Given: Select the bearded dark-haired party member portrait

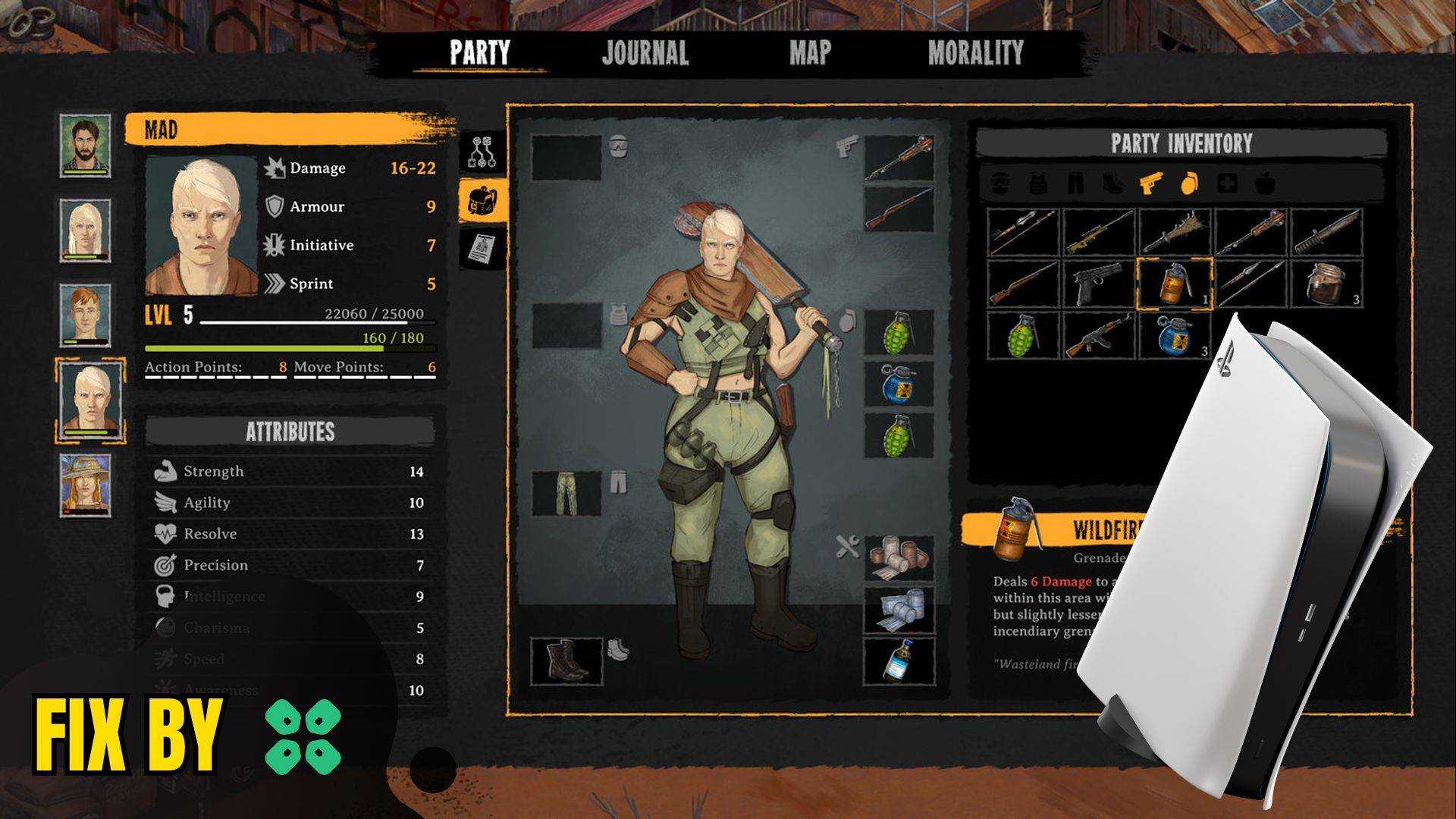Looking at the screenshot, I should [x=86, y=145].
